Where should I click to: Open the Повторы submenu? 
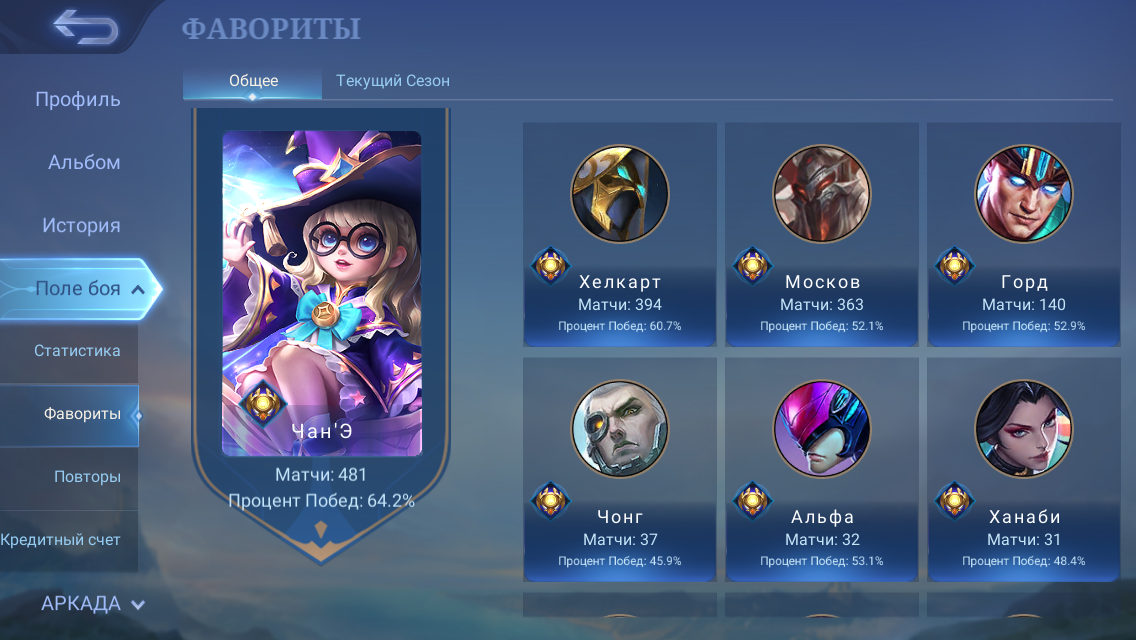[87, 477]
